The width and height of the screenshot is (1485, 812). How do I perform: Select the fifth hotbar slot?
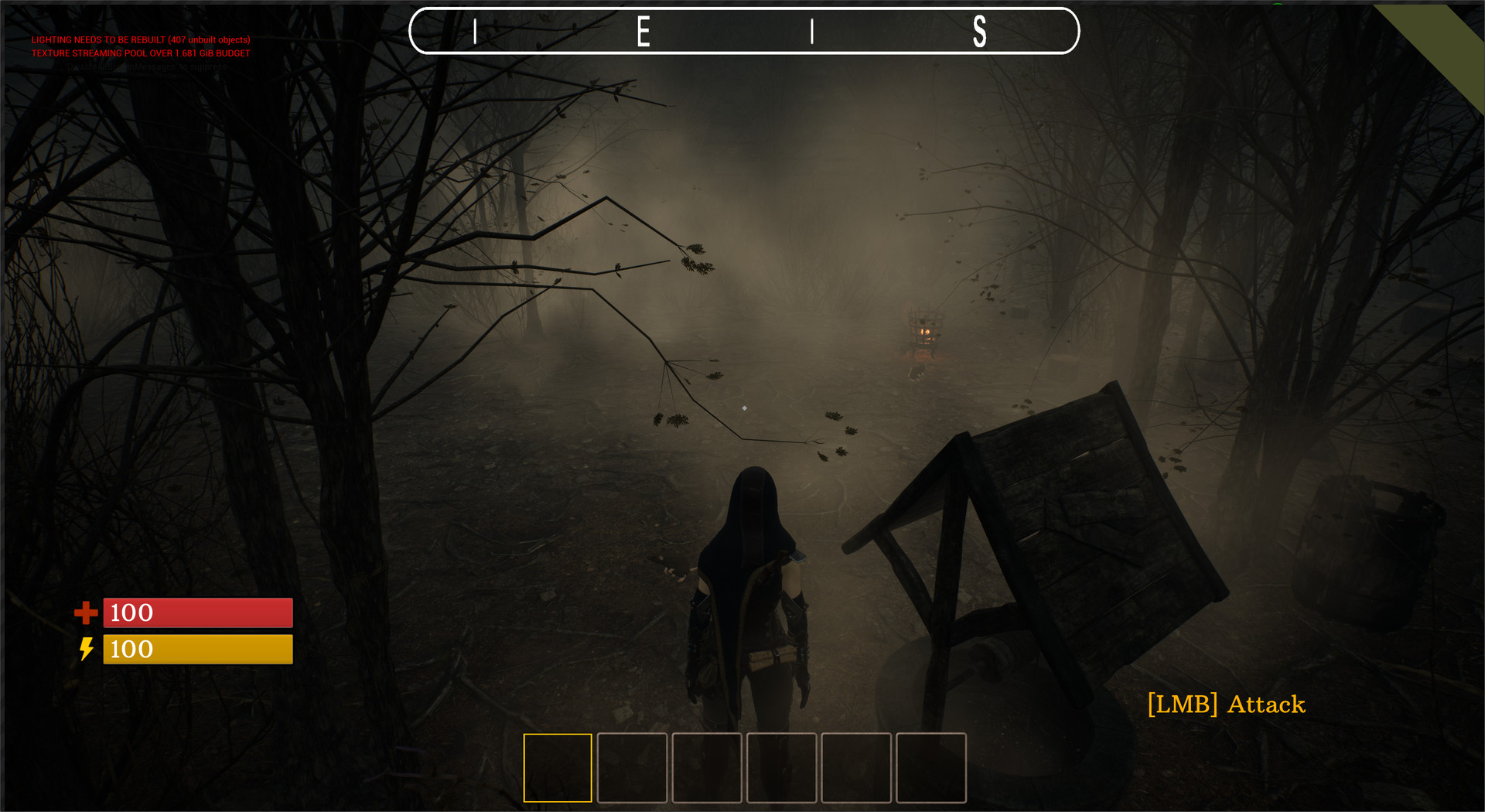click(x=858, y=767)
